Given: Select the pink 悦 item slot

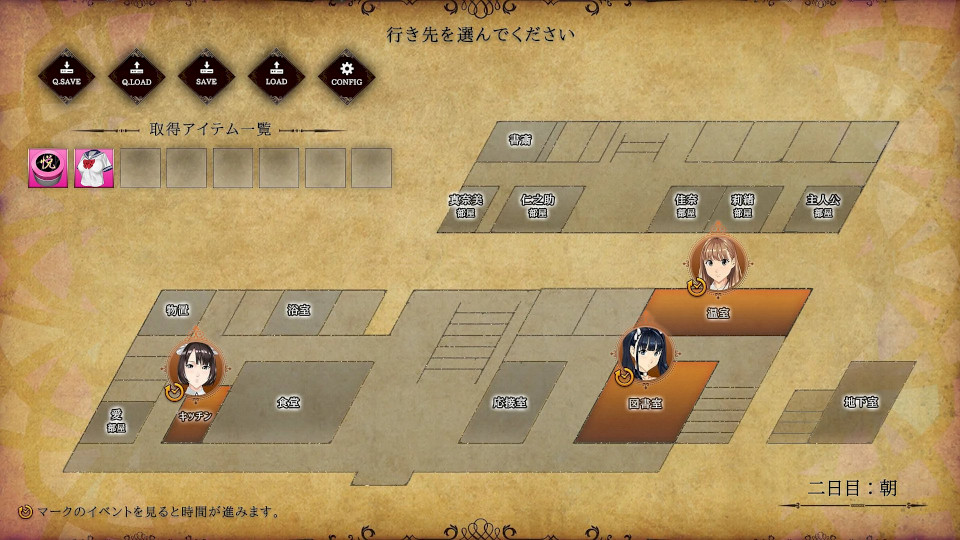Looking at the screenshot, I should [x=48, y=168].
